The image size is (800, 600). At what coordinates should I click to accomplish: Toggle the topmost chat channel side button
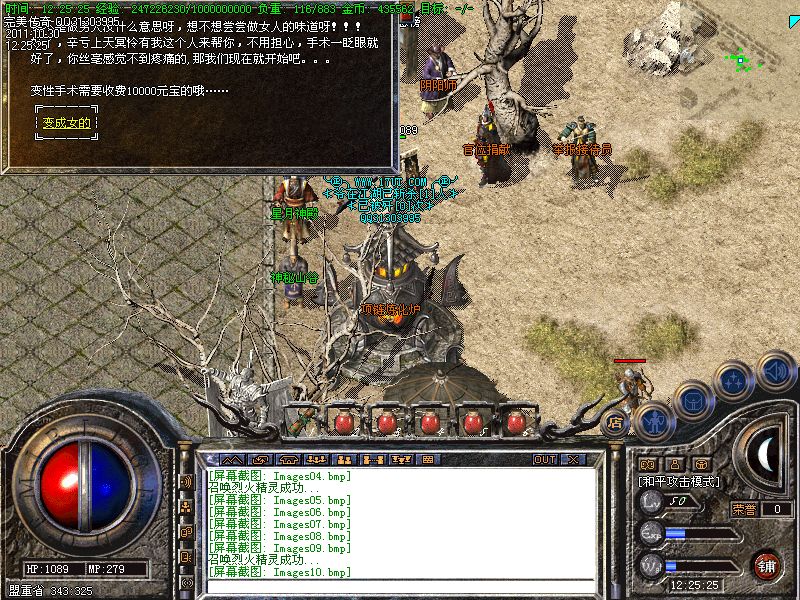[x=186, y=481]
